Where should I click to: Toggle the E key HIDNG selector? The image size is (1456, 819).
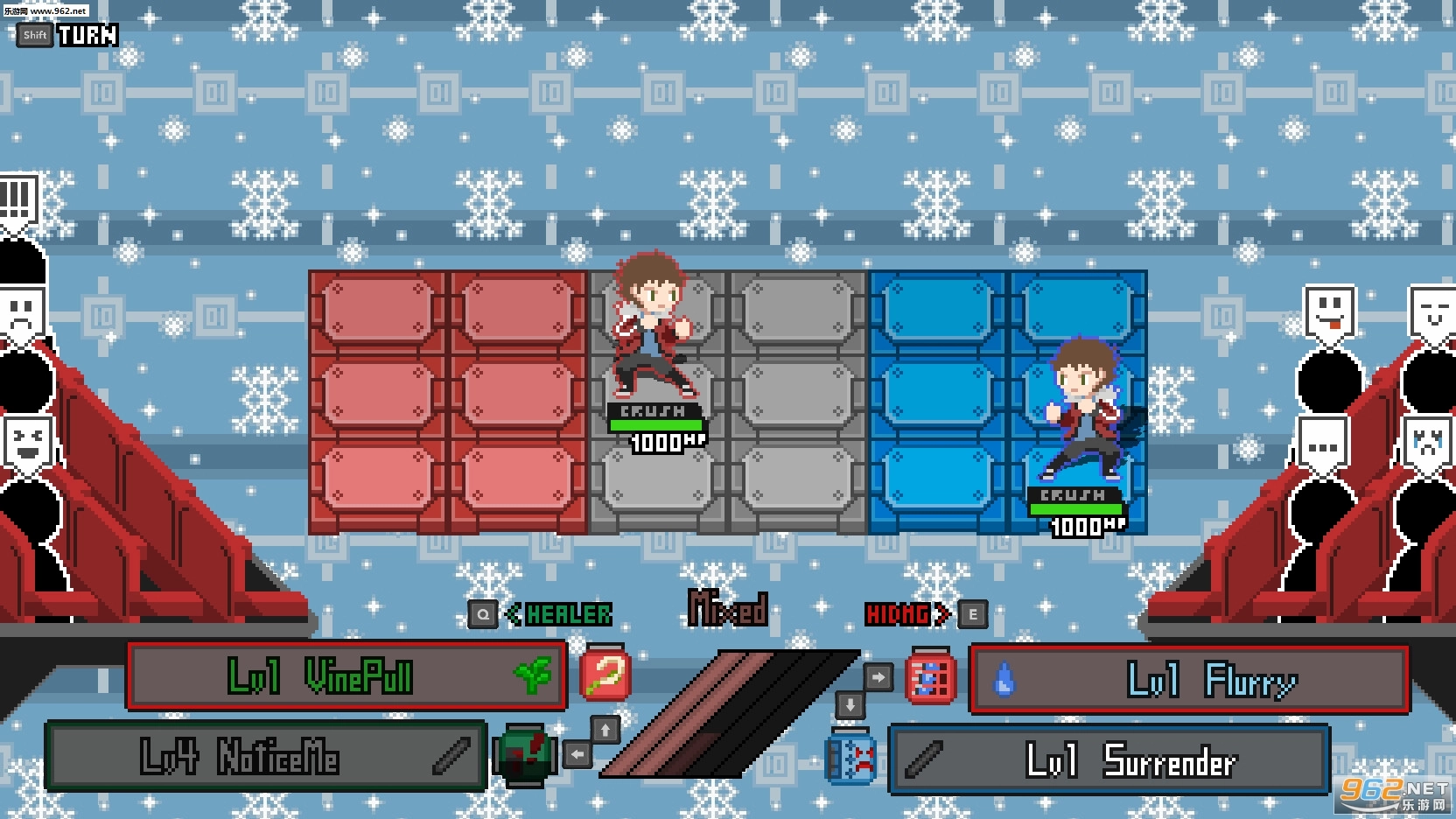971,613
